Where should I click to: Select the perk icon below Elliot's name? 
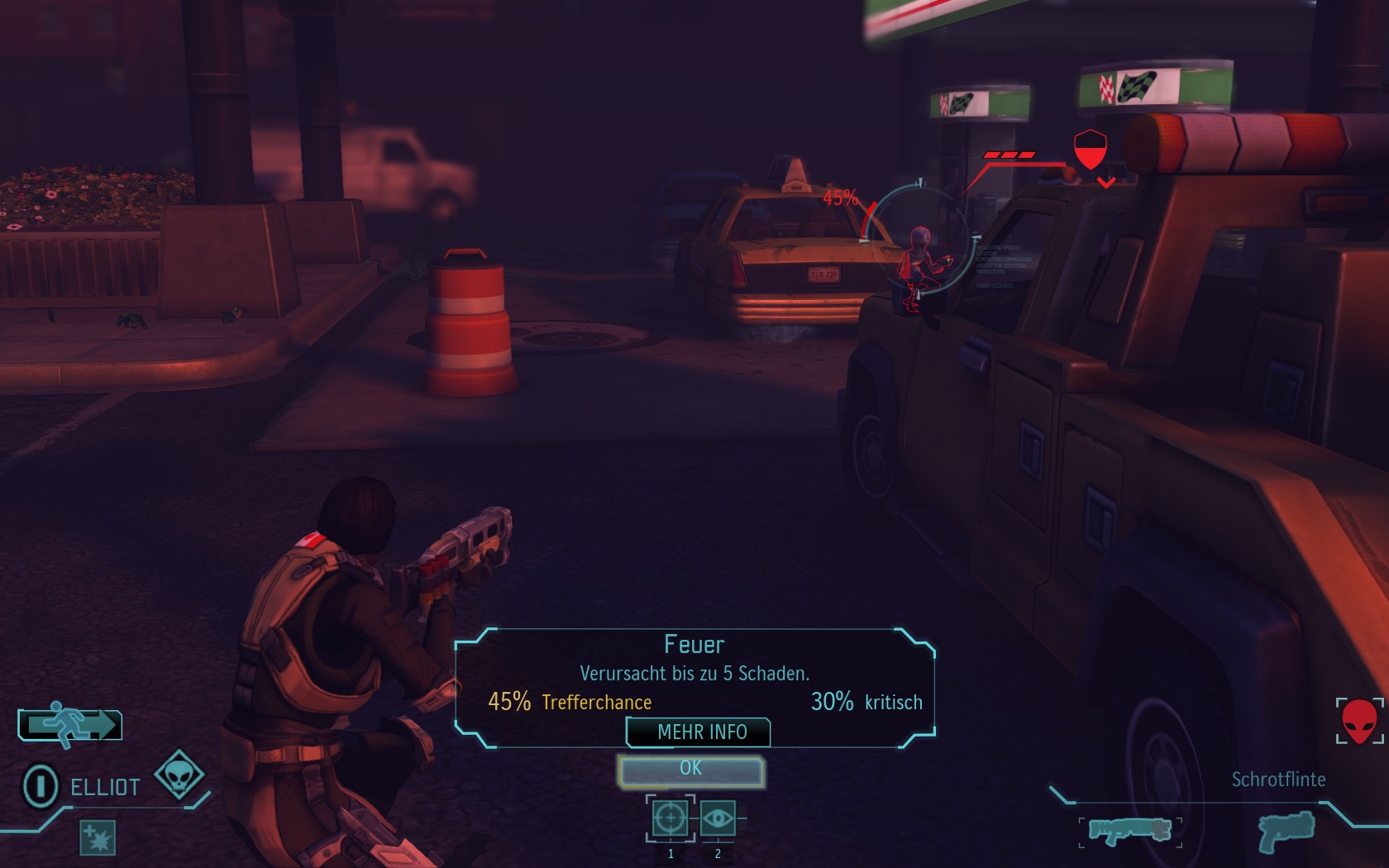coord(98,837)
